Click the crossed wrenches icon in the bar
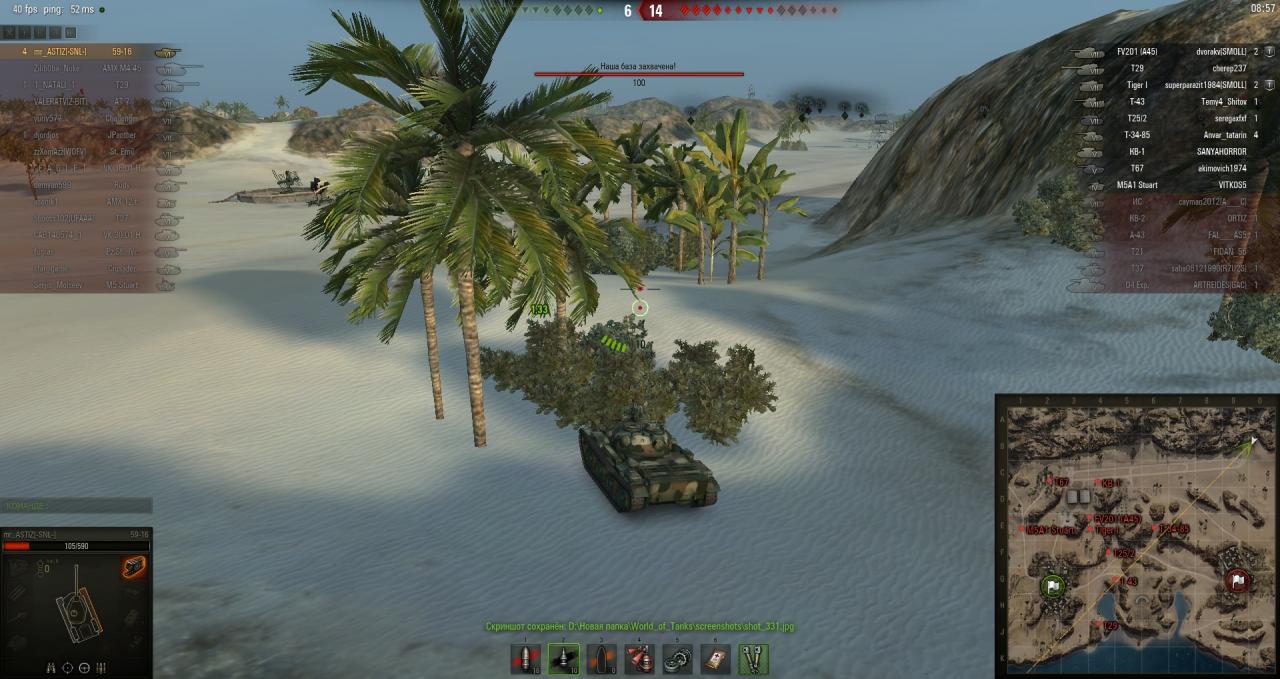 (753, 659)
